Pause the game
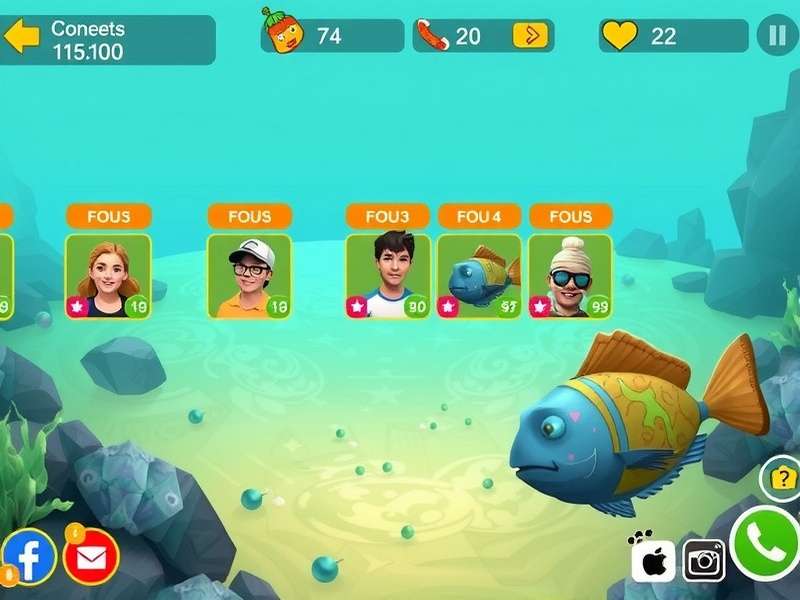The width and height of the screenshot is (800, 600). (x=776, y=36)
